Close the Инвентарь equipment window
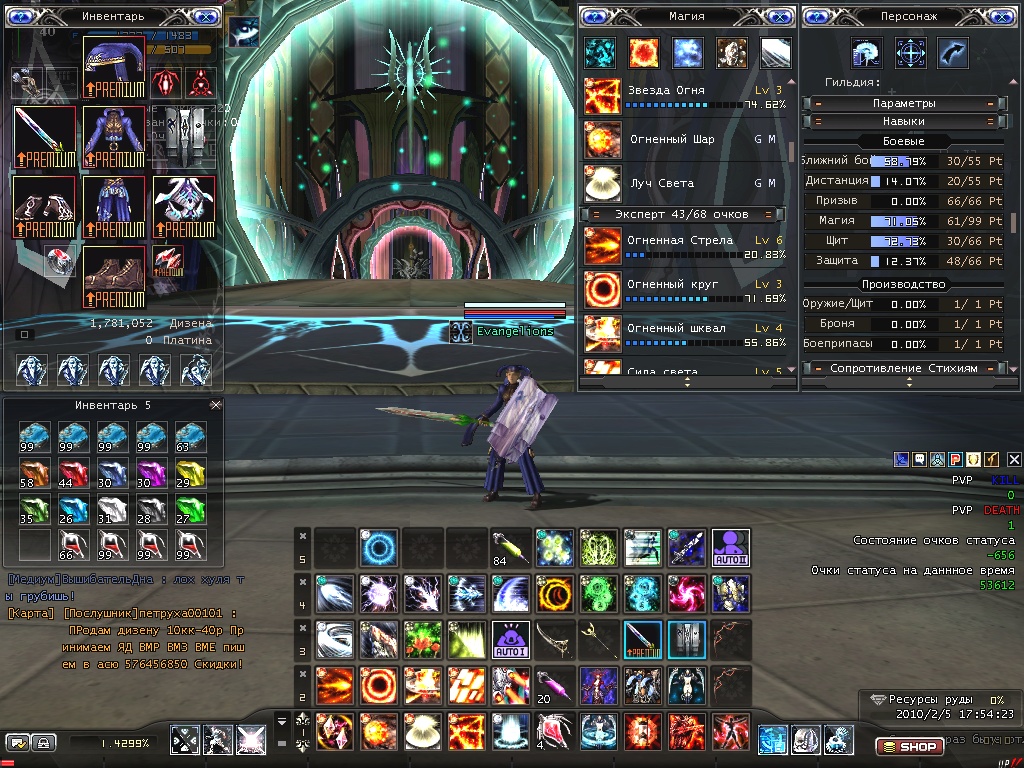 point(207,16)
